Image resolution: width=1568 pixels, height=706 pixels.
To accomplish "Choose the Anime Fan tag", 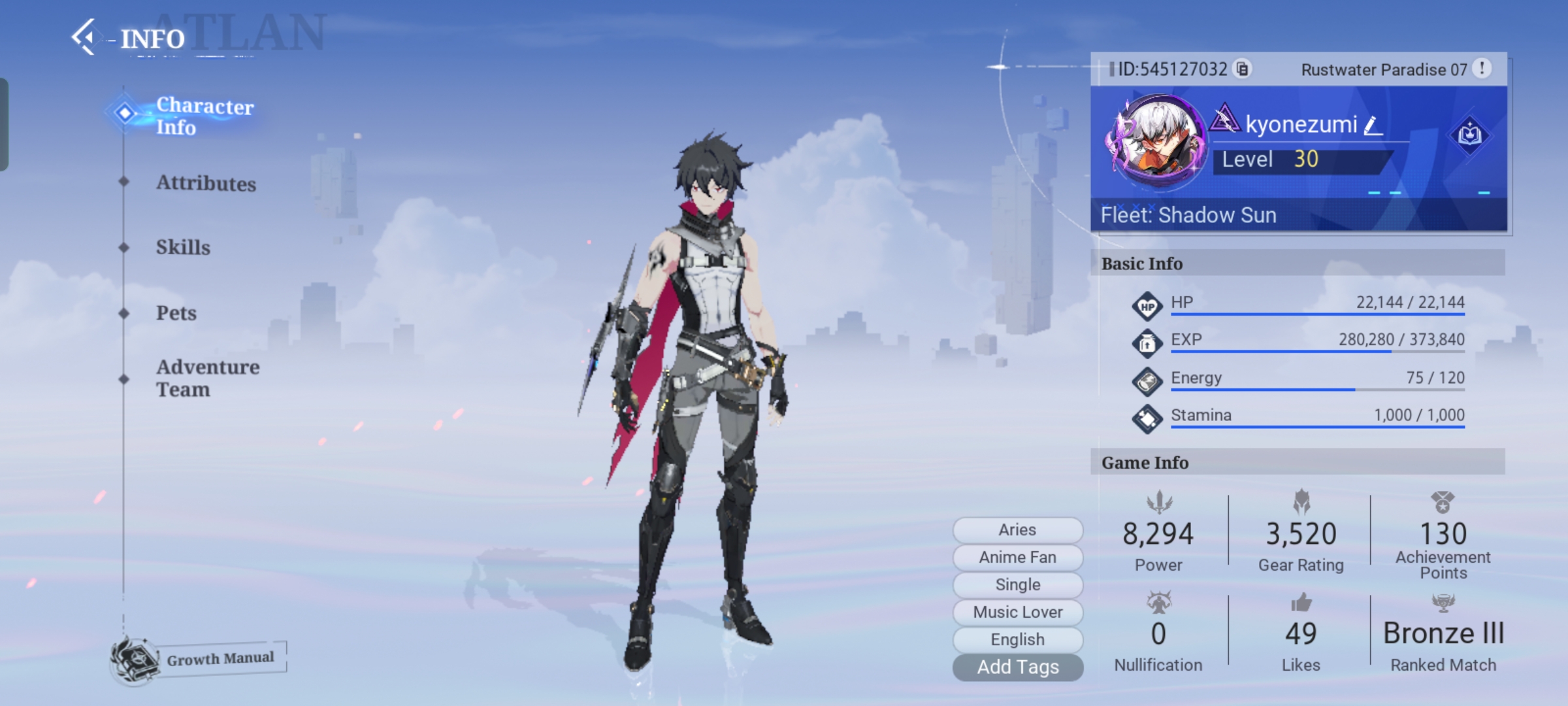I will (x=1017, y=557).
